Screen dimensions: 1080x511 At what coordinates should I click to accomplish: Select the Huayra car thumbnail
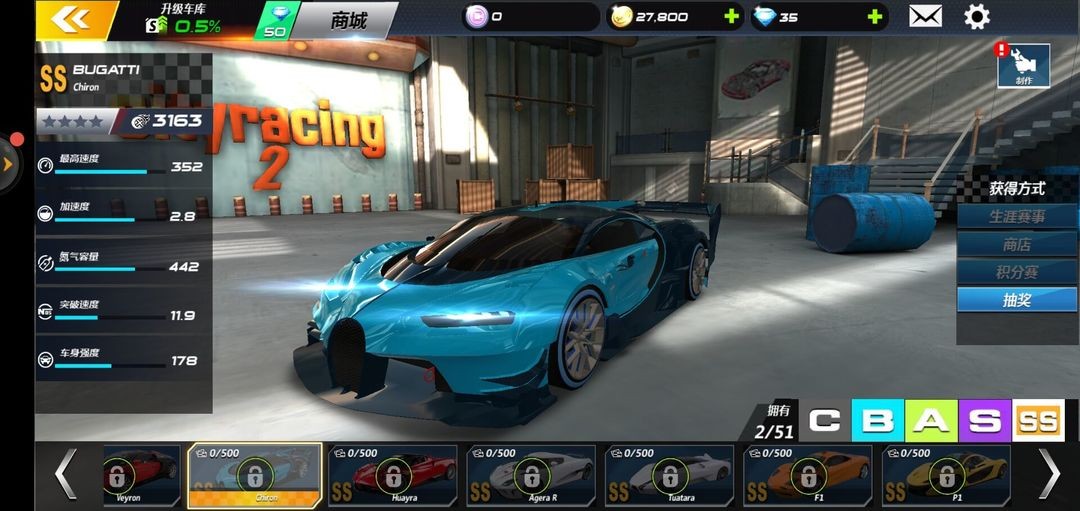(393, 475)
